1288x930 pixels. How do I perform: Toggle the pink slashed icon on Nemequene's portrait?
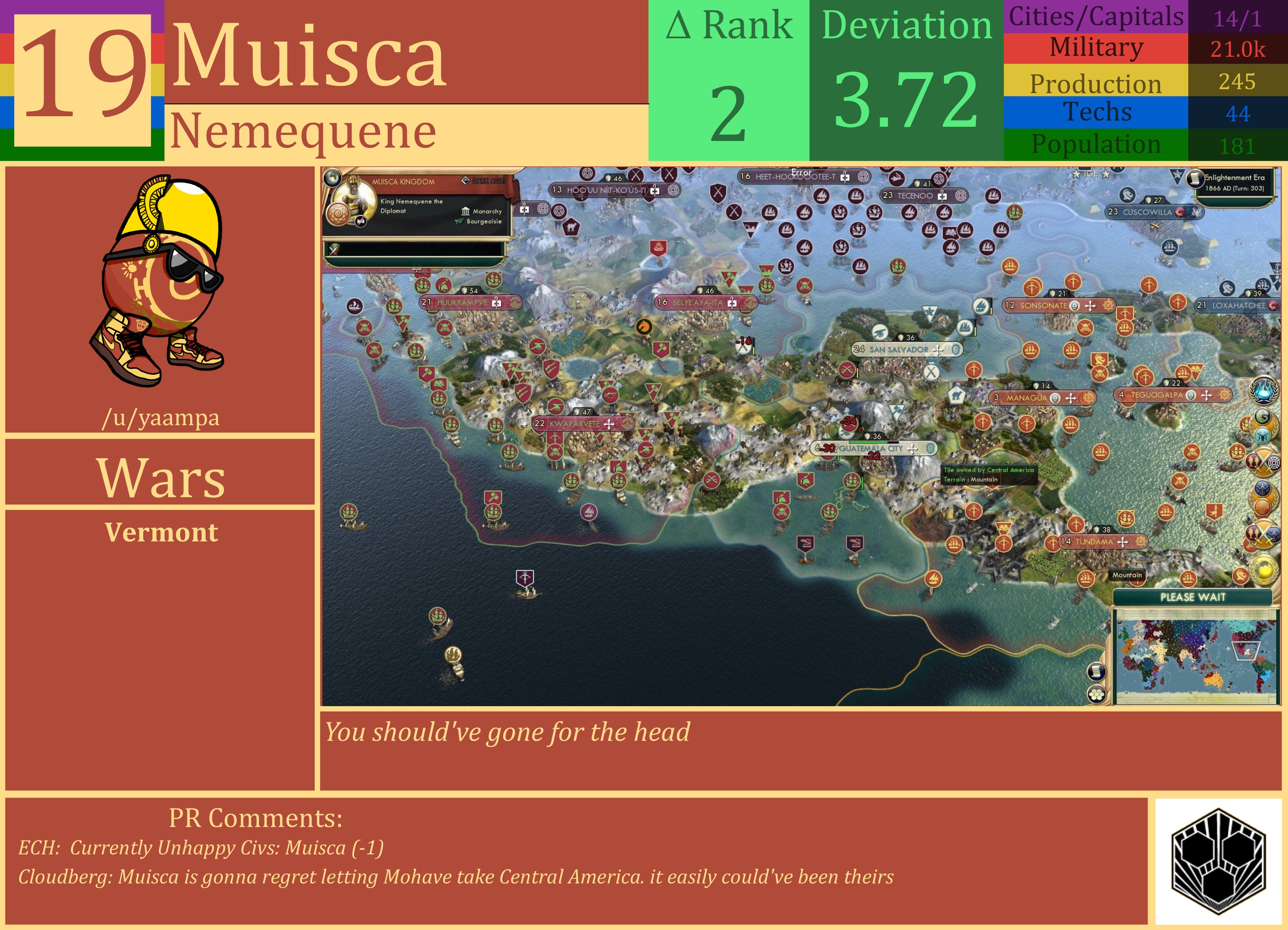[x=361, y=220]
